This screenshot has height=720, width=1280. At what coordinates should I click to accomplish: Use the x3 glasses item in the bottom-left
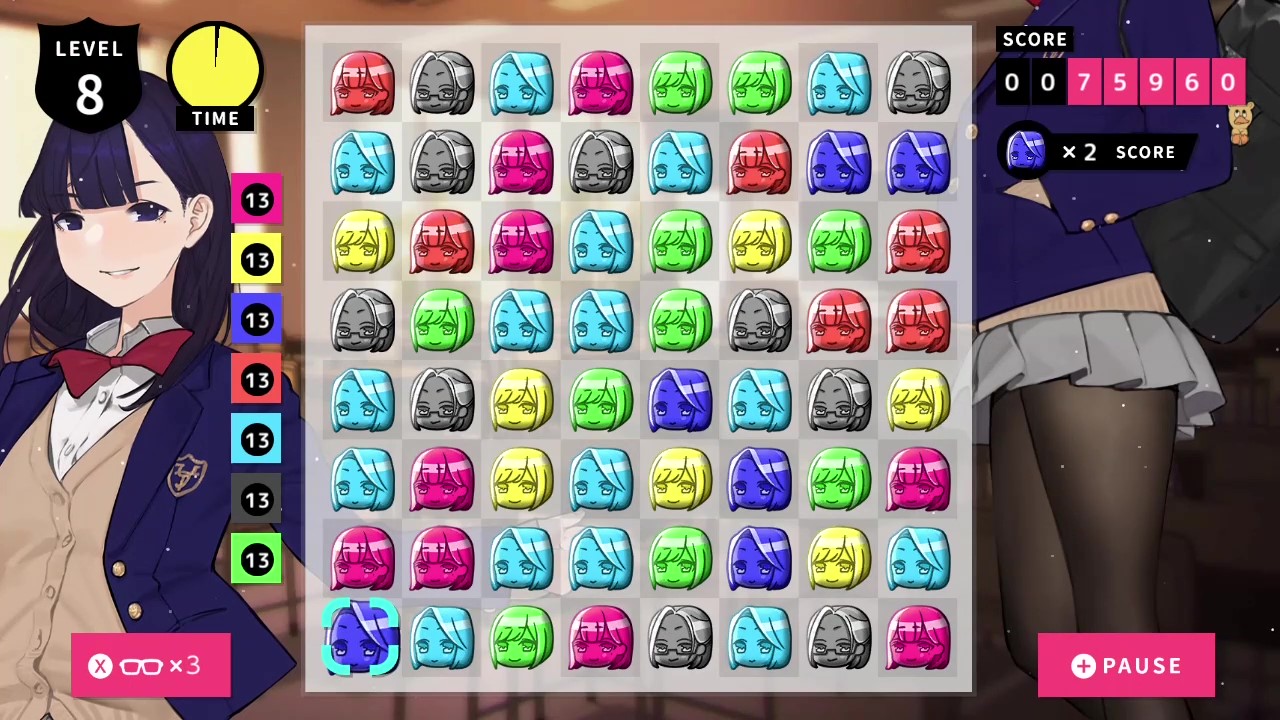[x=150, y=666]
